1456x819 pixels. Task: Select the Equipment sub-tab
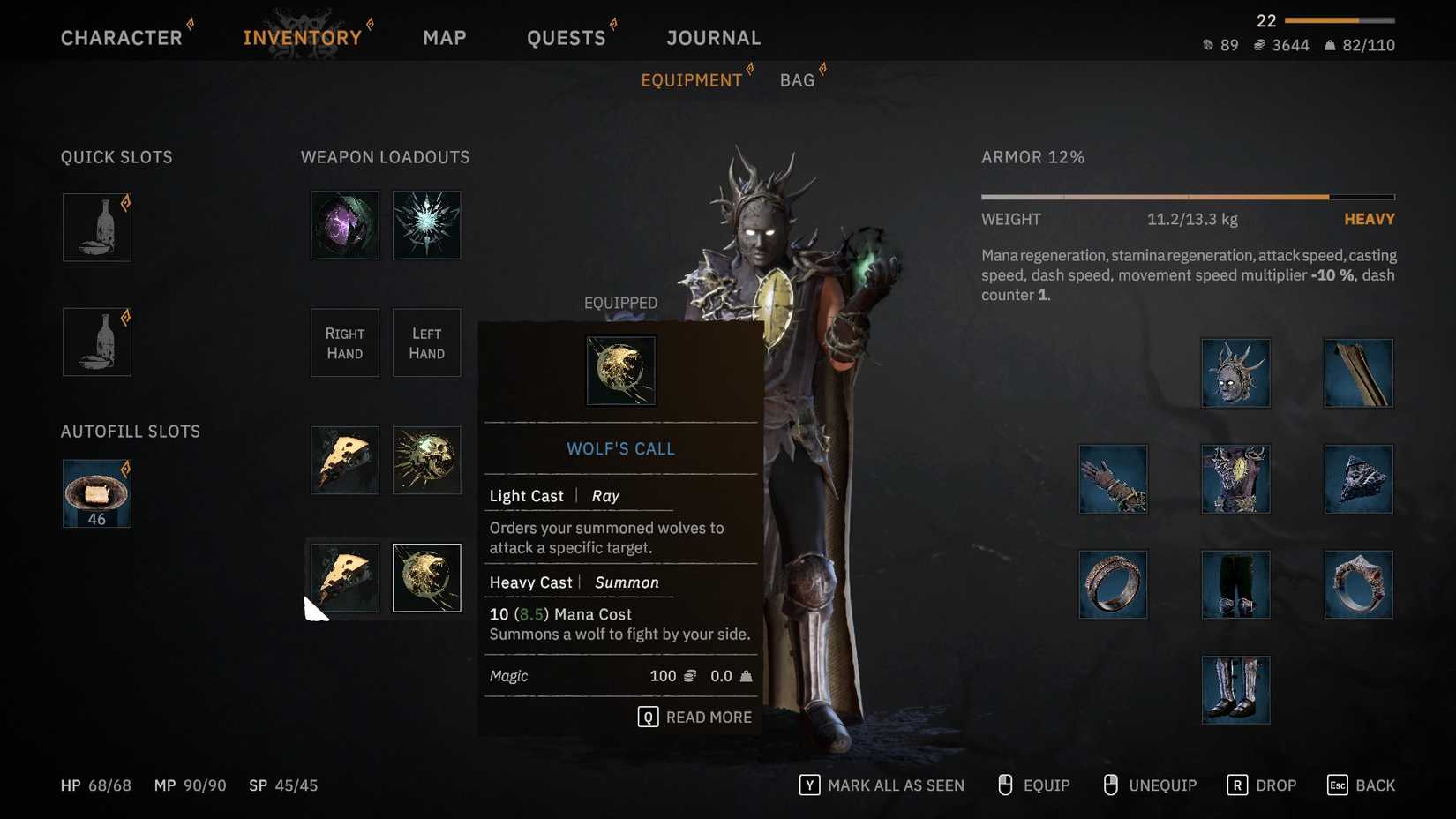point(691,80)
